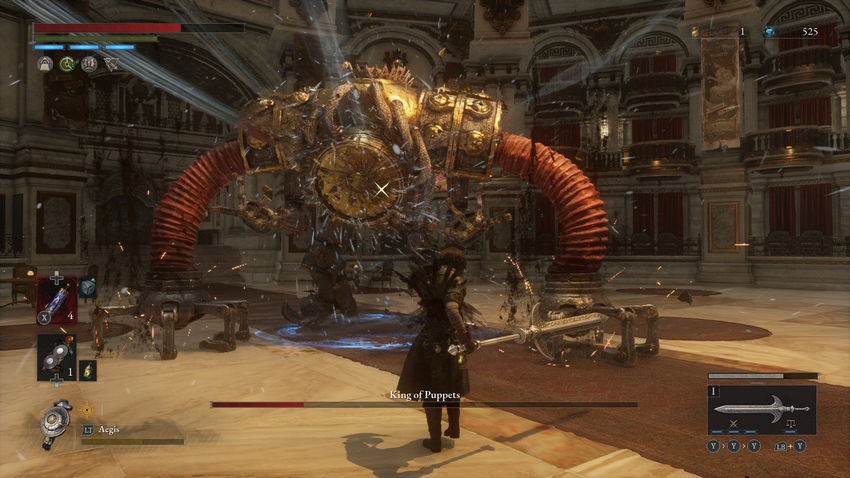Click the first grey weight status icon
This screenshot has height=478, width=850.
point(45,64)
